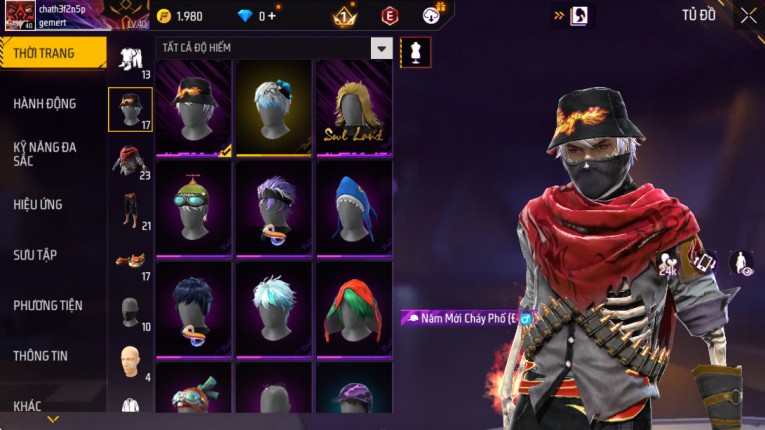Close the wardrobe with the X button
765x430 pixels.
(x=748, y=15)
